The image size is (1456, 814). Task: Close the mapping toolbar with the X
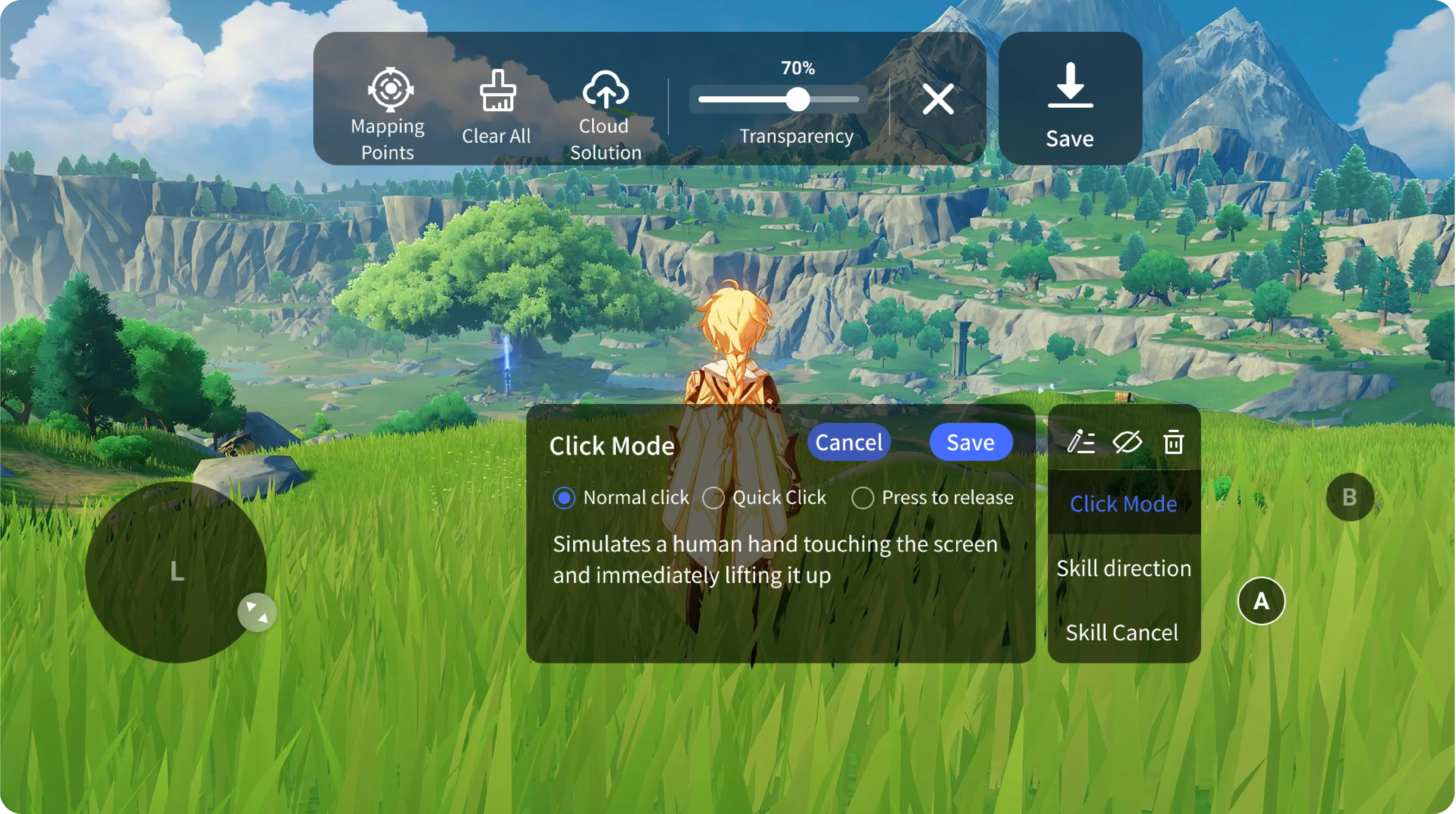point(938,99)
